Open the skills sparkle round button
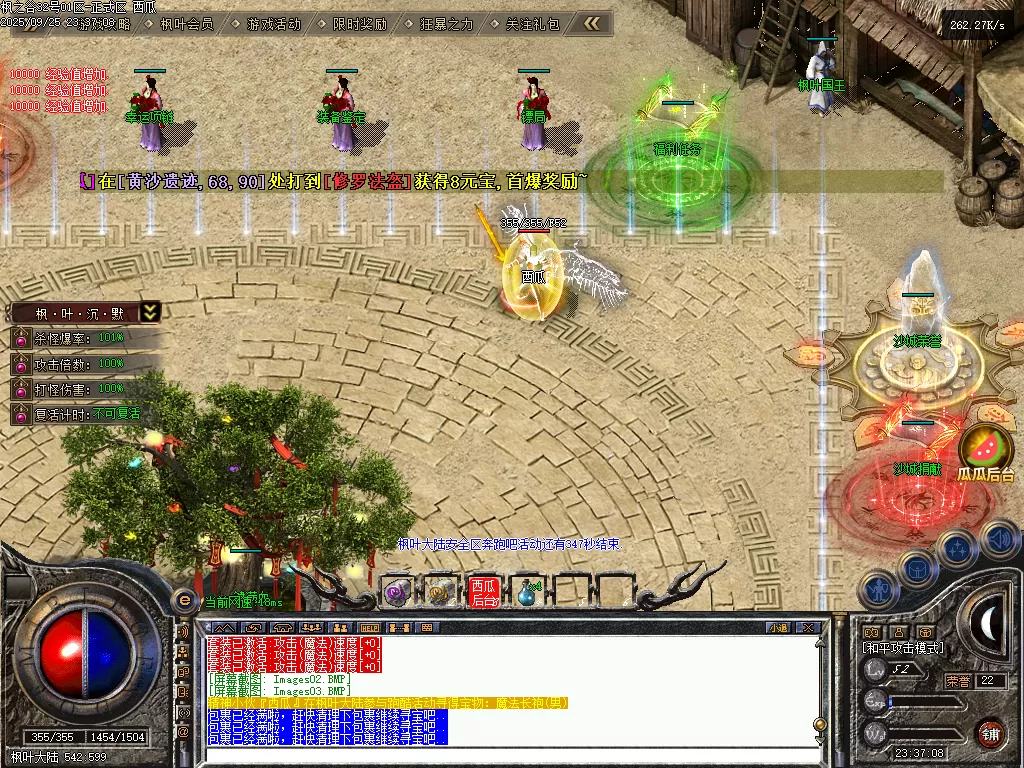1024x768 pixels. (x=957, y=549)
